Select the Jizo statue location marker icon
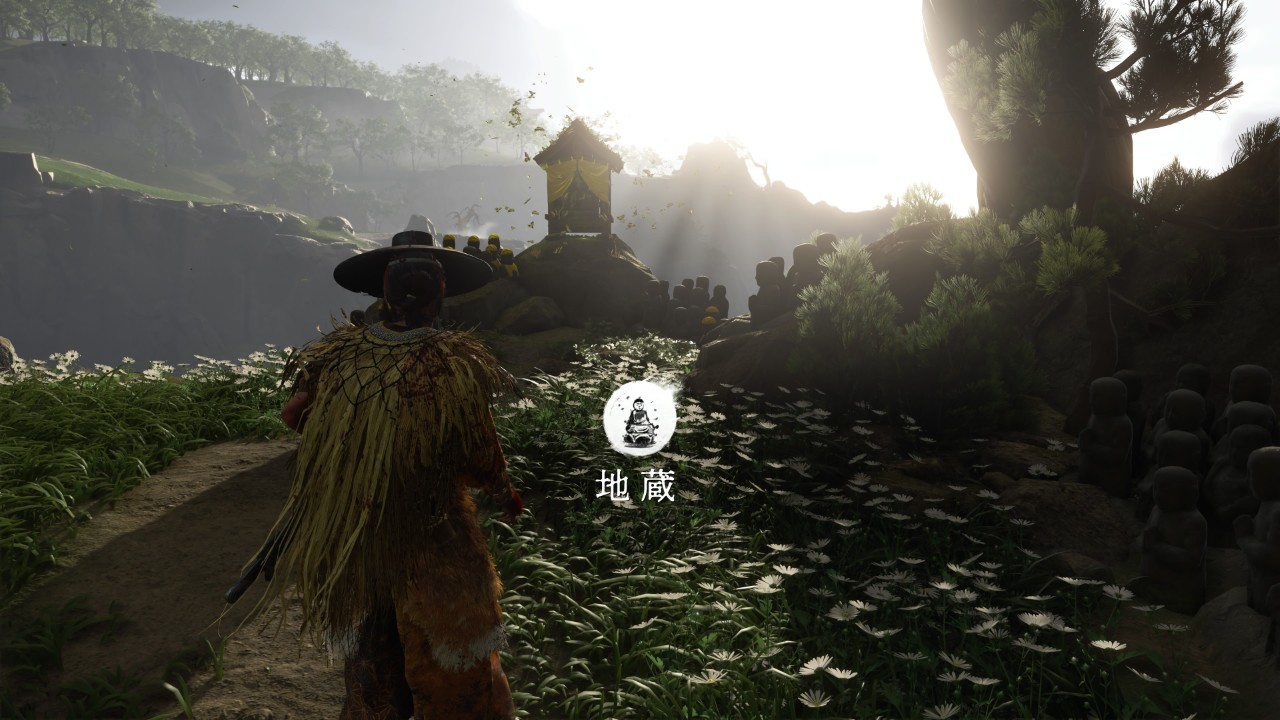Screen dimensions: 1280x720 pyautogui.click(x=639, y=420)
